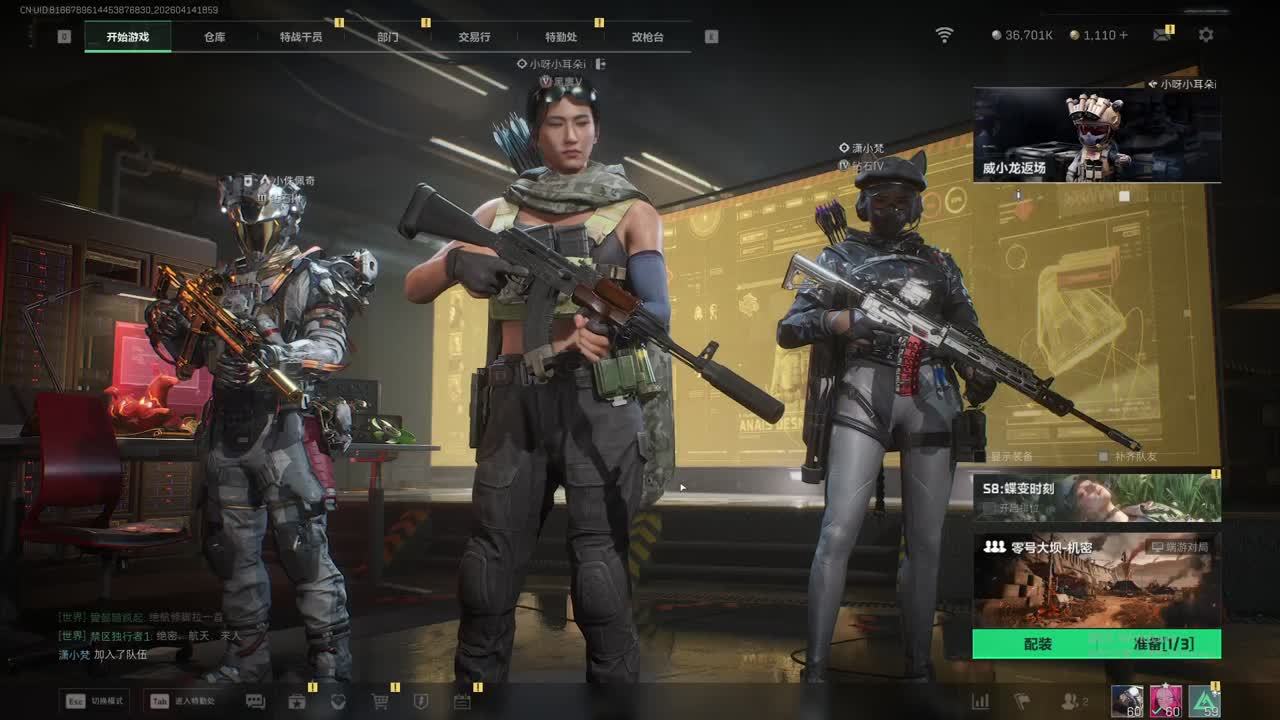Screen dimensions: 1280x720
Task: Open the 威小龙返场 promo banner
Action: [1096, 135]
